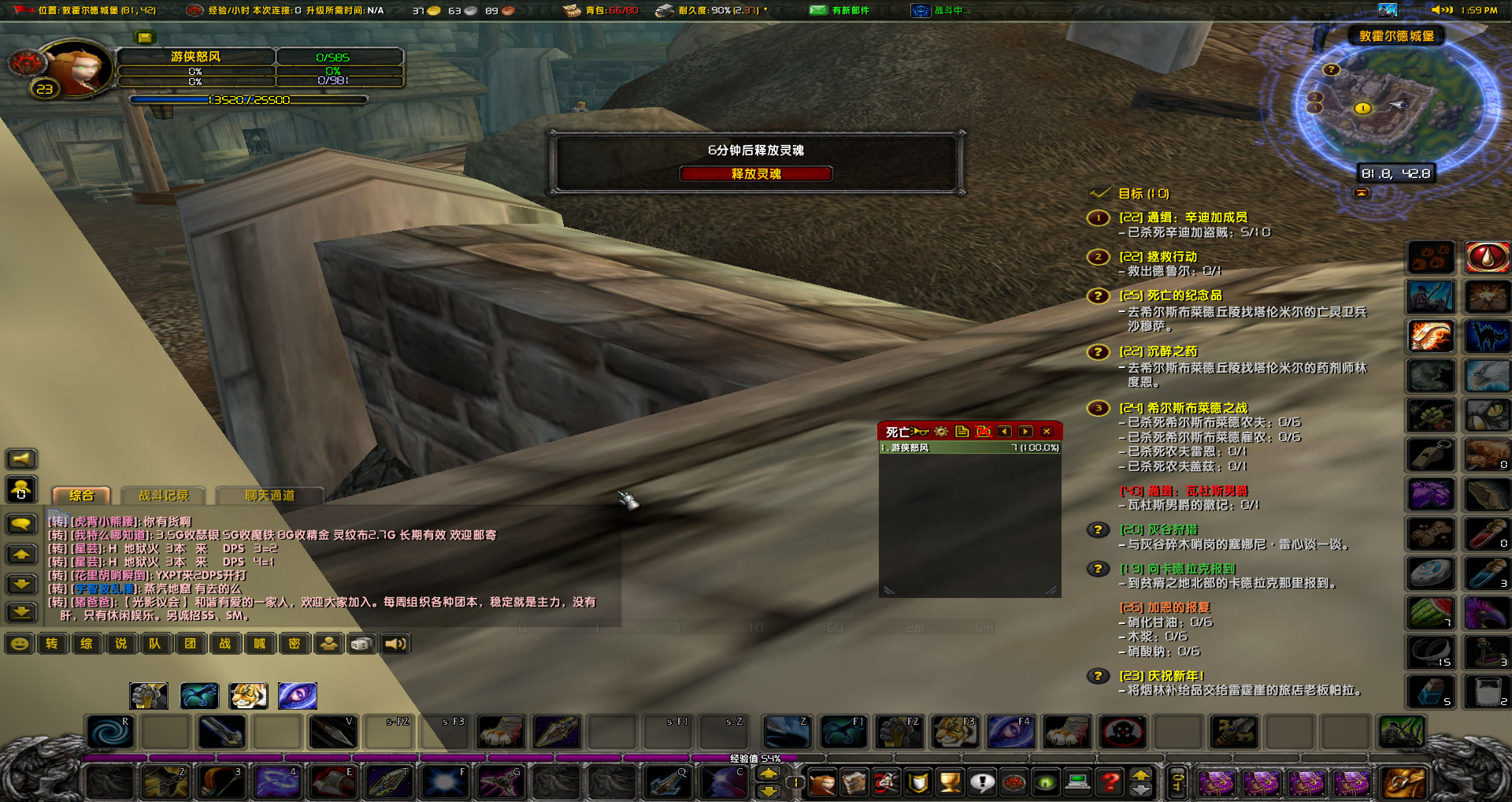This screenshot has height=802, width=1512.
Task: Switch to the 战斗记录 chat tab
Action: pyautogui.click(x=163, y=496)
